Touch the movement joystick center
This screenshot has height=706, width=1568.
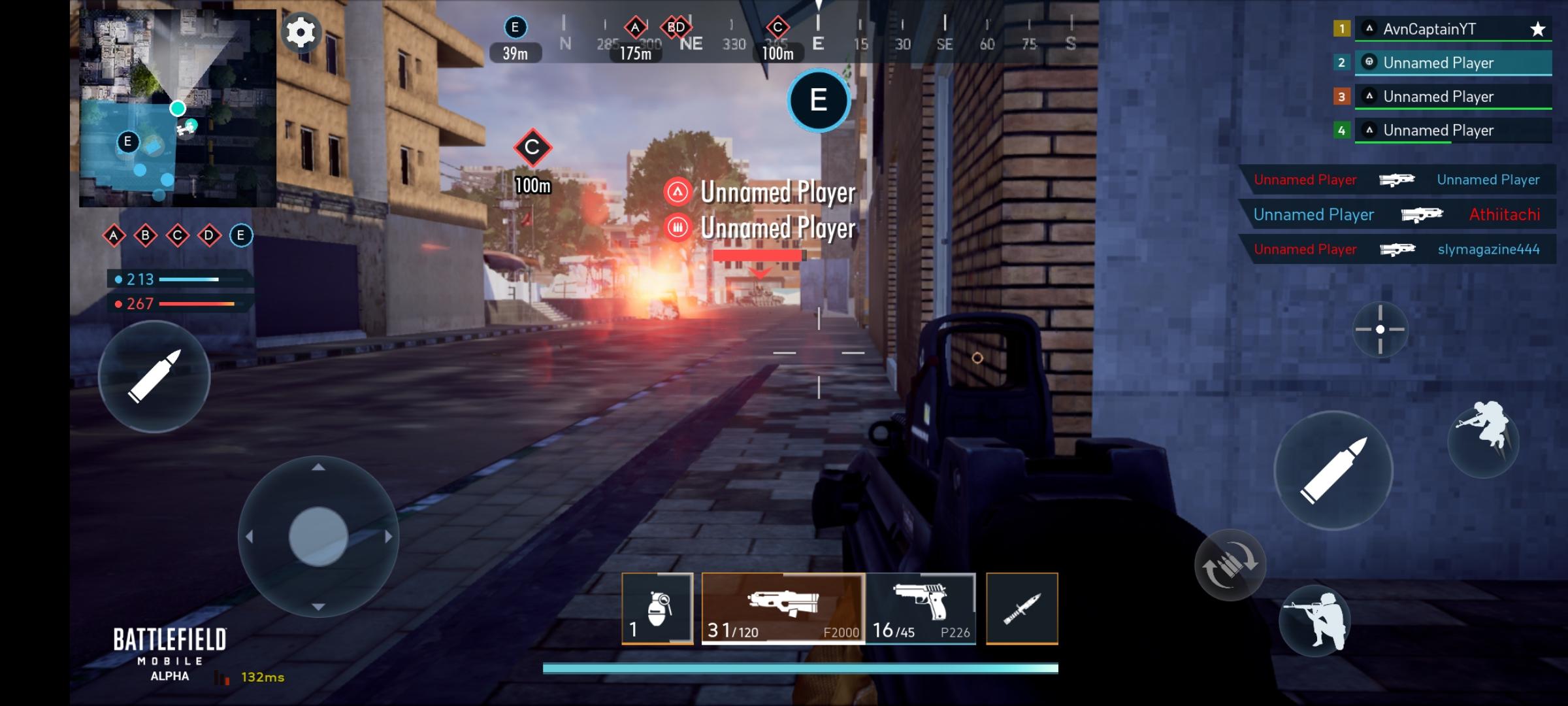click(x=318, y=536)
